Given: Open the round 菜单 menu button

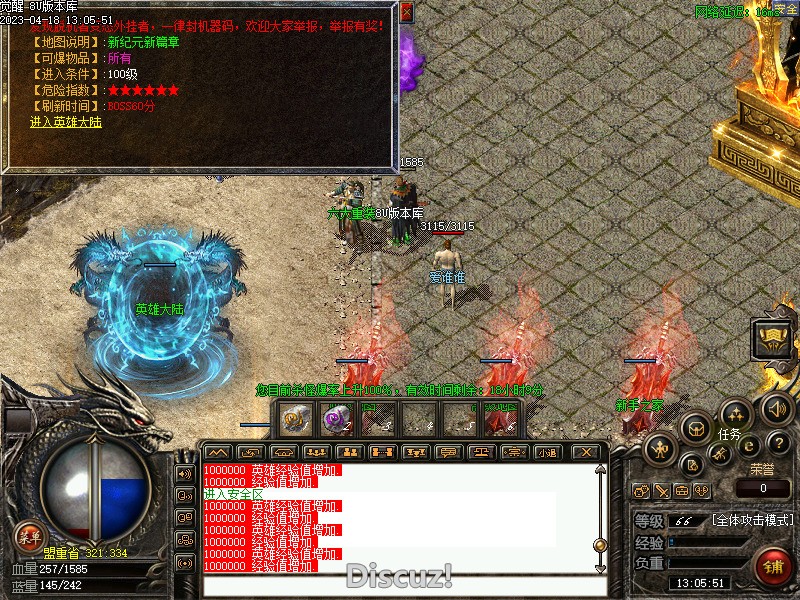Looking at the screenshot, I should [28, 535].
